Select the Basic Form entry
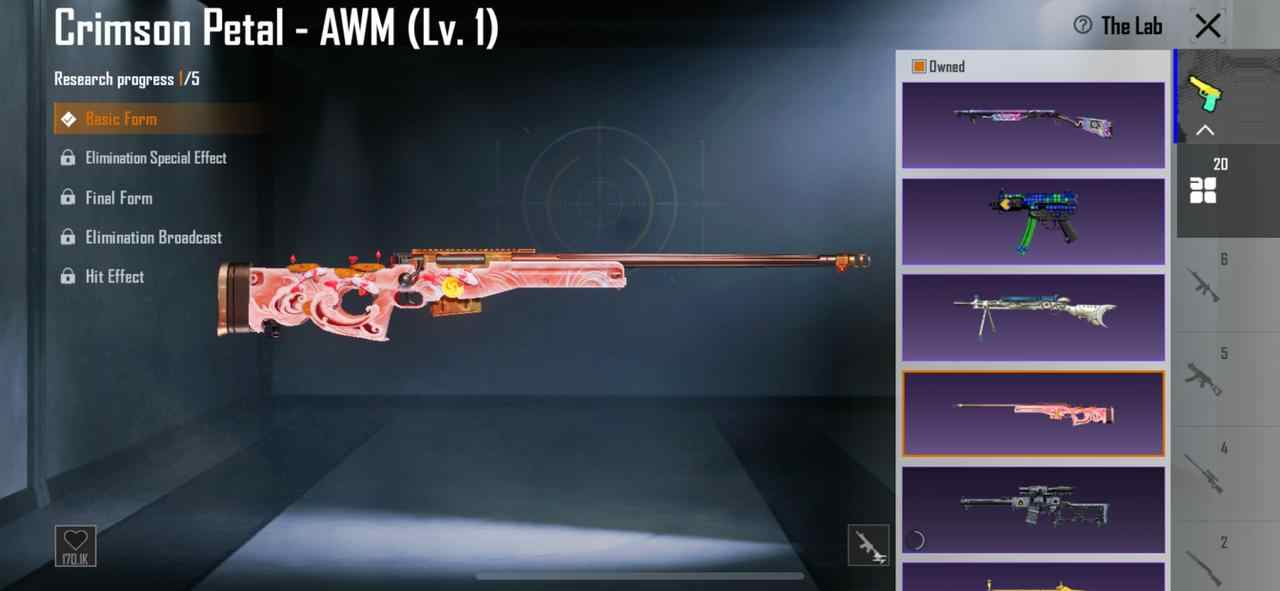1280x591 pixels. click(x=121, y=119)
